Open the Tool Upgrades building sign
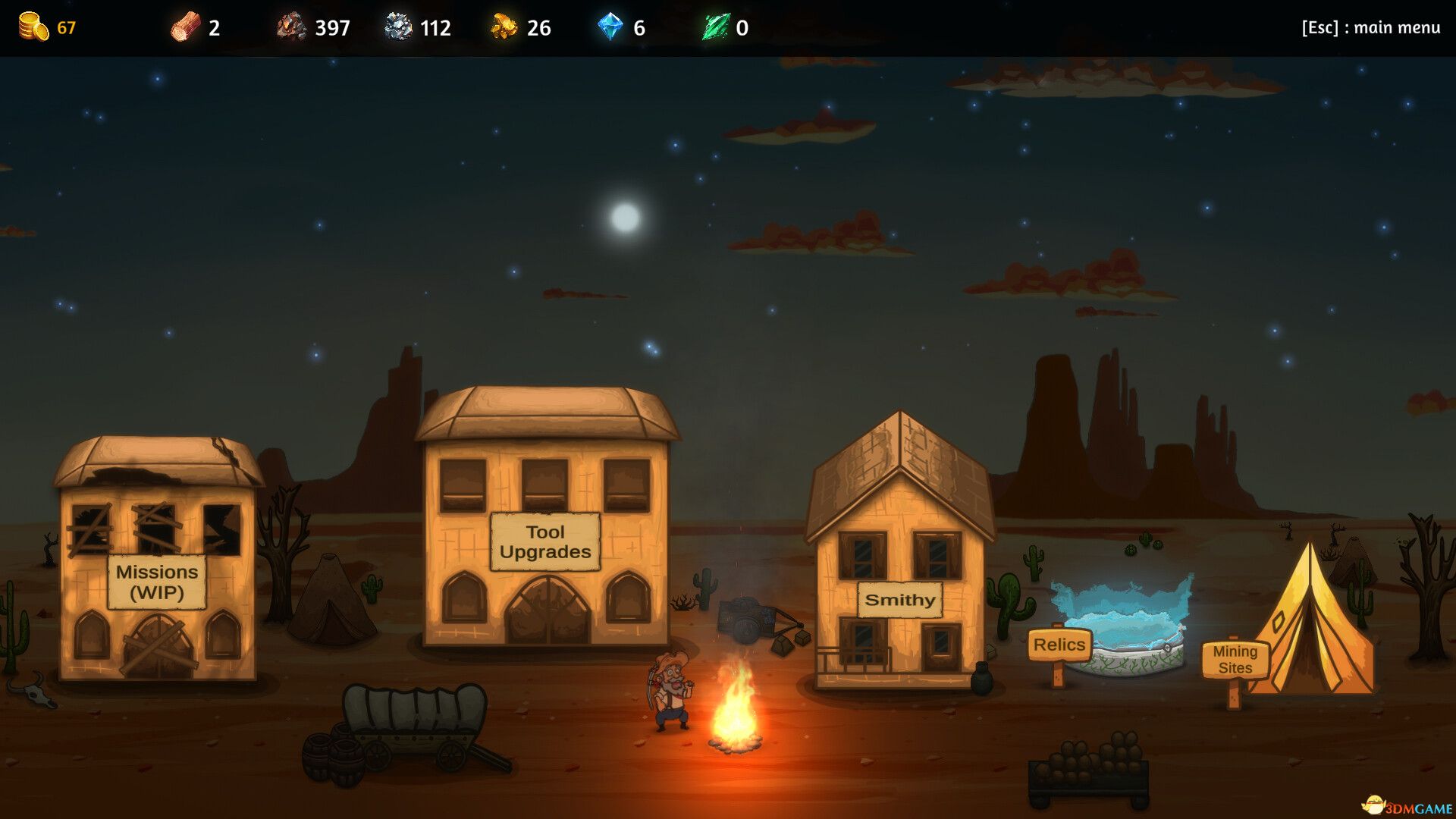1456x819 pixels. [545, 541]
